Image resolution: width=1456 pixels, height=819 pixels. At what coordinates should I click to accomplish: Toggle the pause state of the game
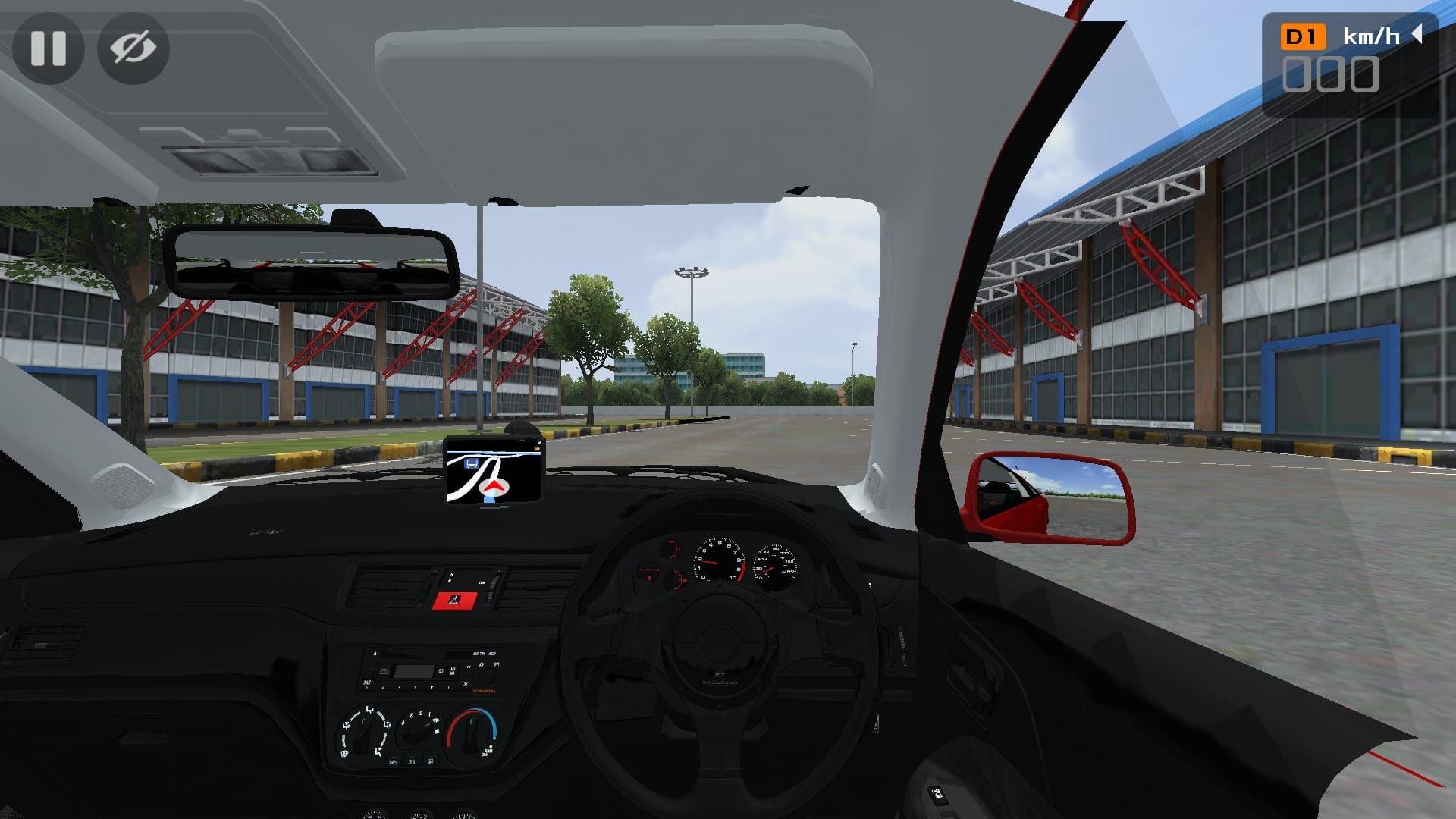pos(49,49)
